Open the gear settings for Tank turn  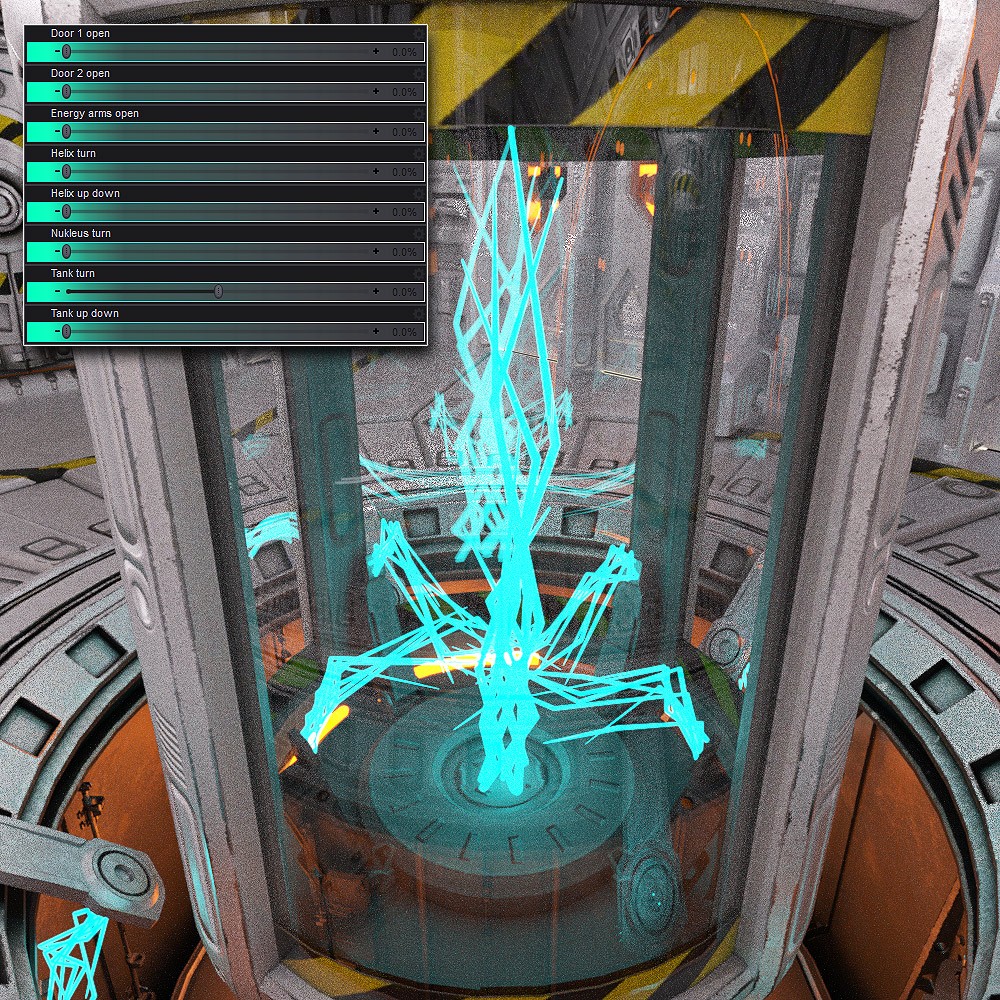pyautogui.click(x=419, y=274)
